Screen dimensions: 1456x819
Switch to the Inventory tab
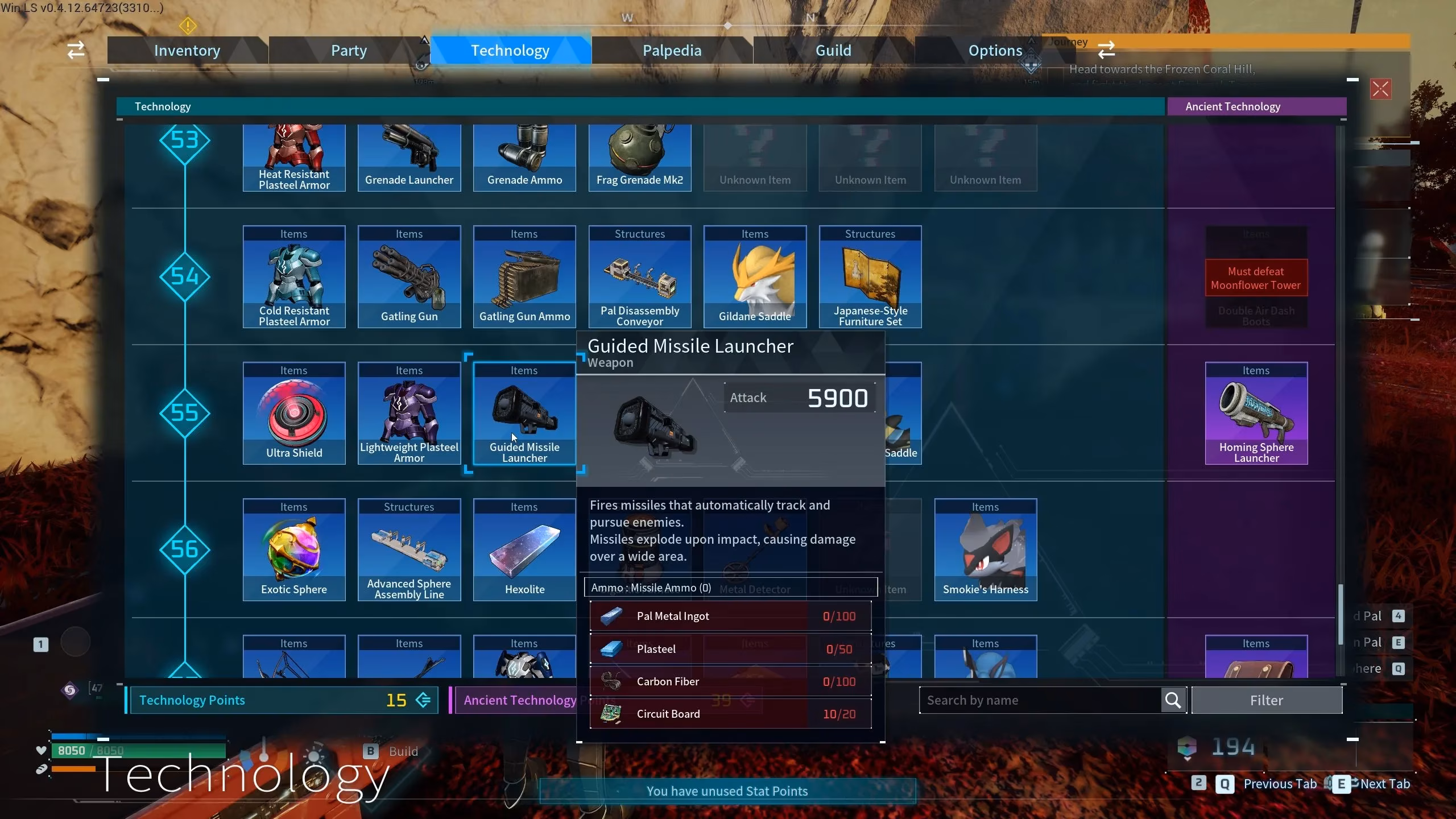[187, 51]
